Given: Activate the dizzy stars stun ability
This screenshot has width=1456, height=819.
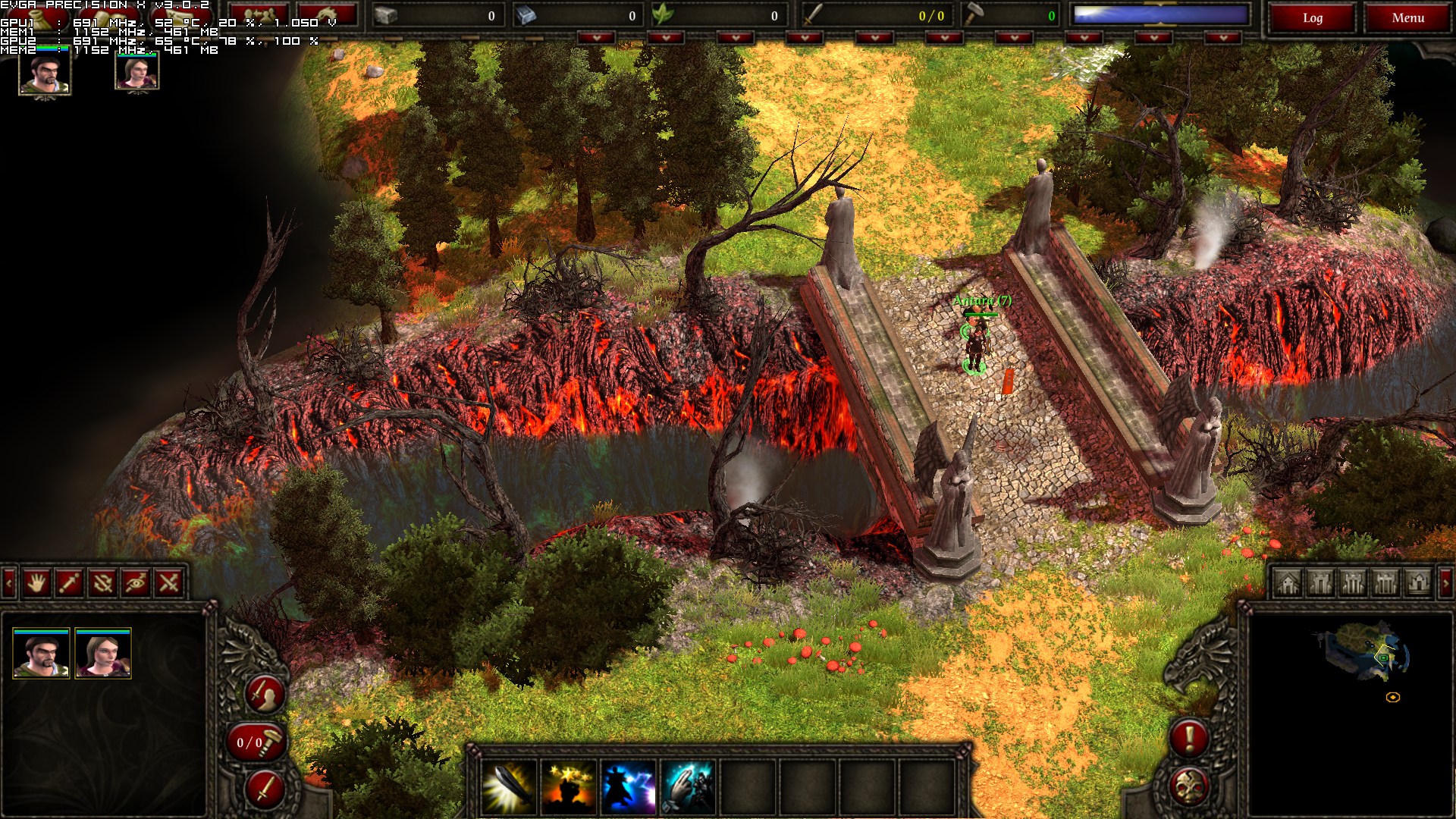Looking at the screenshot, I should click(569, 787).
